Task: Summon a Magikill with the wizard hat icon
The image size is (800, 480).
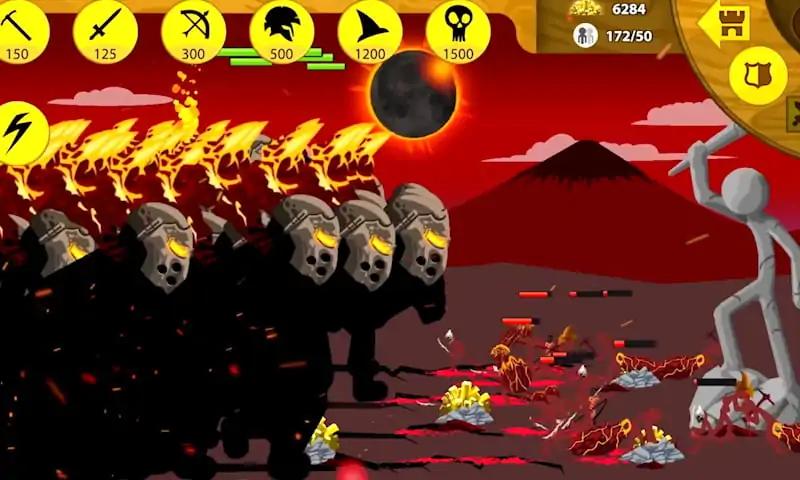Action: click(x=369, y=28)
